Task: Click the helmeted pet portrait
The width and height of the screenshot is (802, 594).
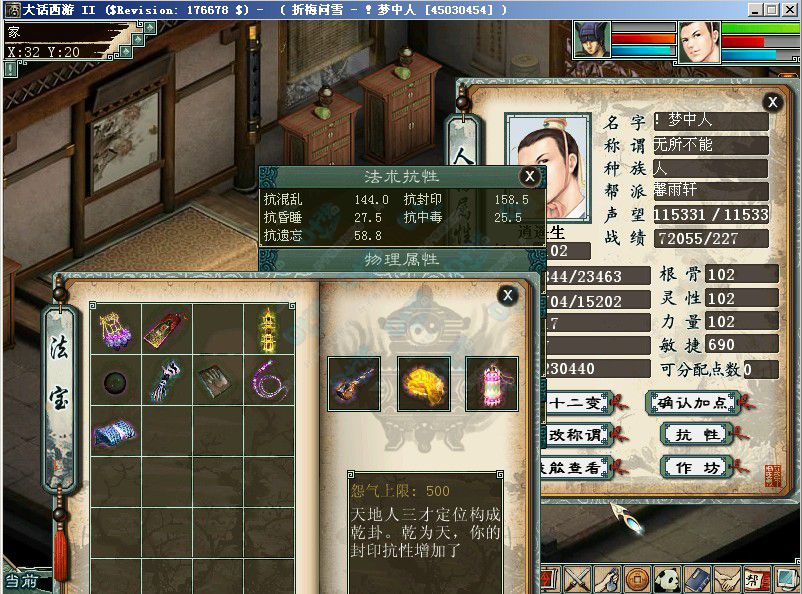Action: 591,41
